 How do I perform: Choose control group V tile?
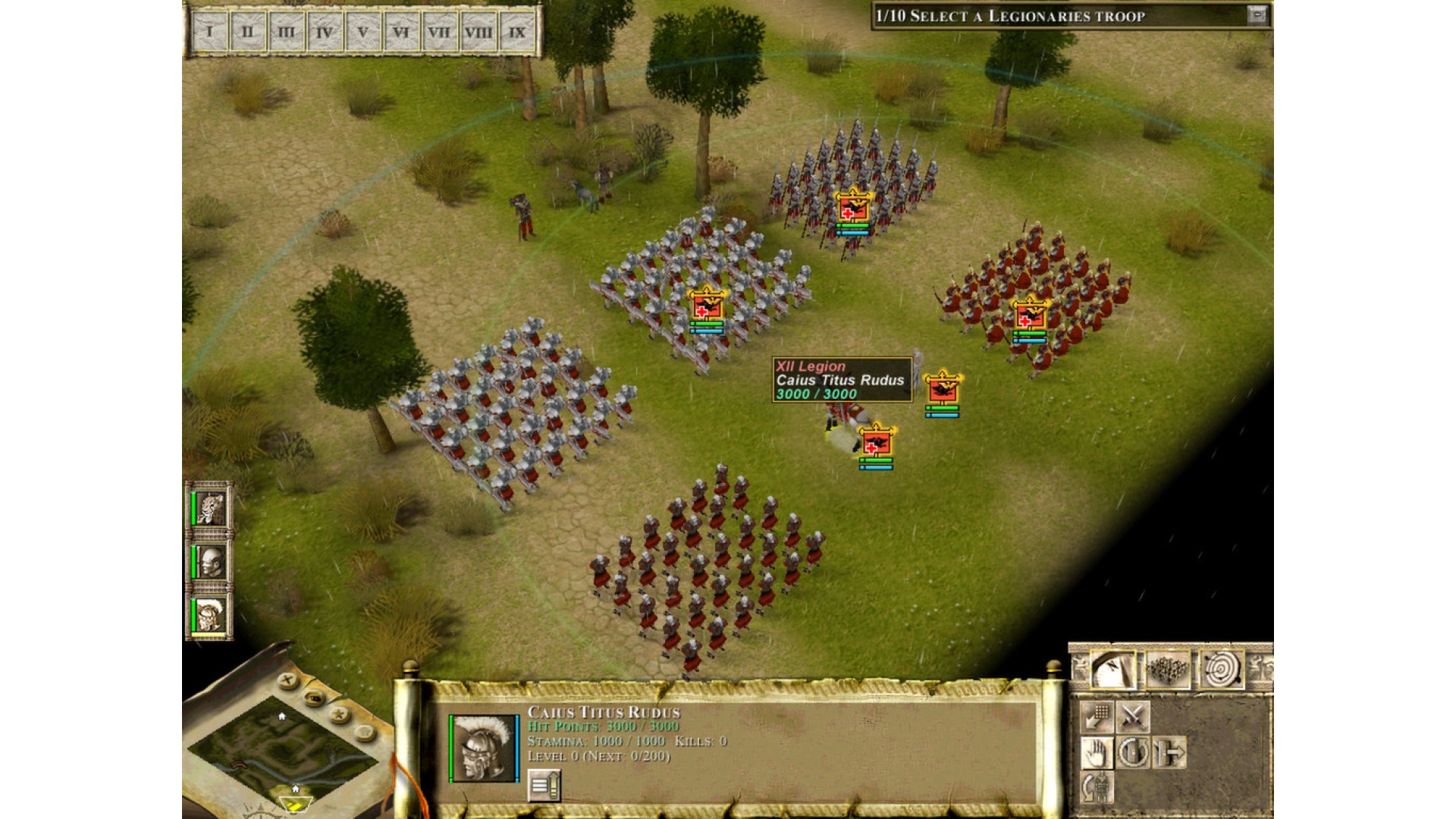click(x=362, y=33)
